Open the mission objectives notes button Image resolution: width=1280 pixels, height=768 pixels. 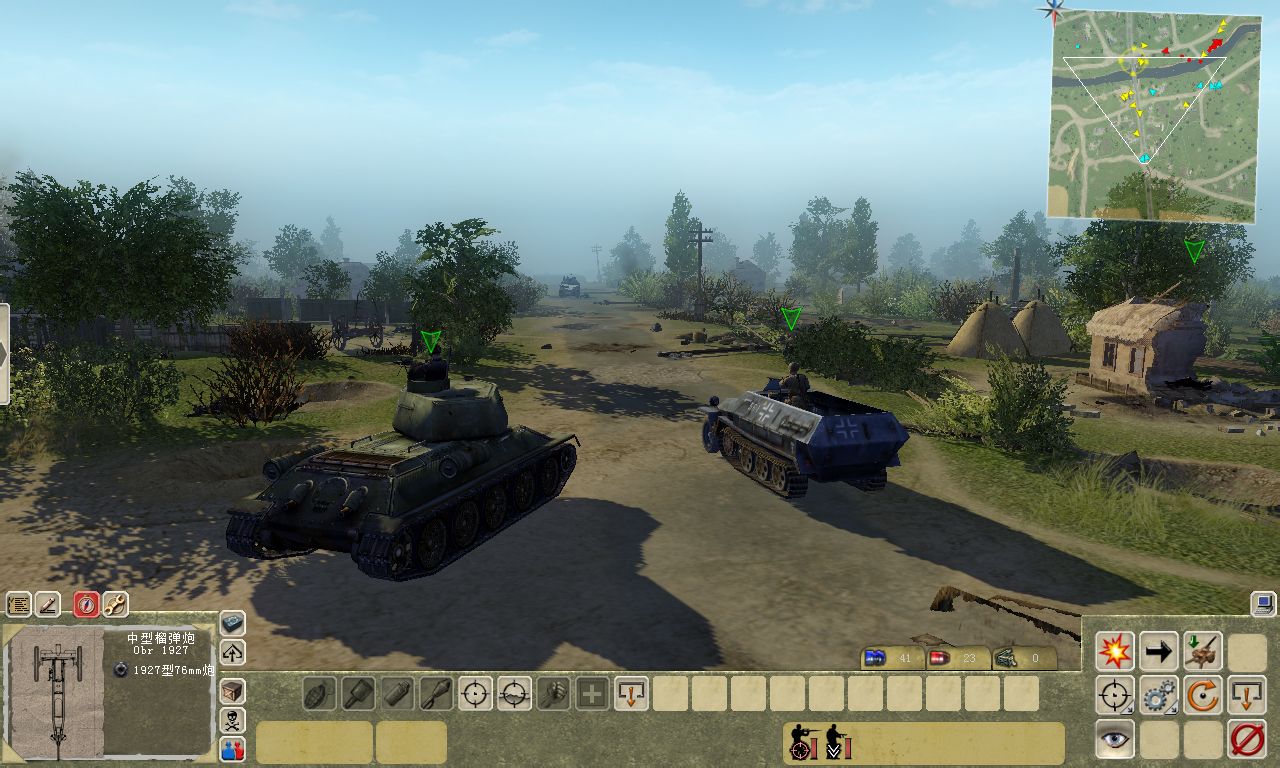point(19,604)
